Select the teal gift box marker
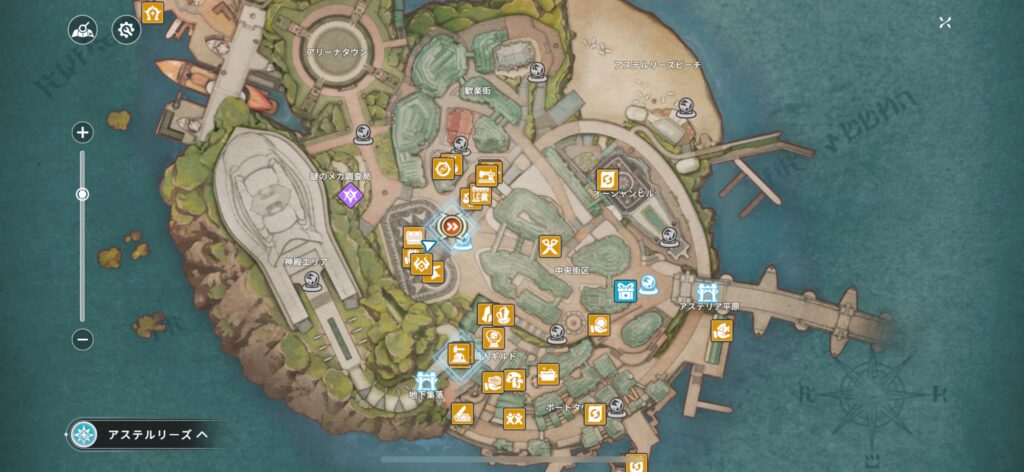The width and height of the screenshot is (1024, 472). coord(626,292)
